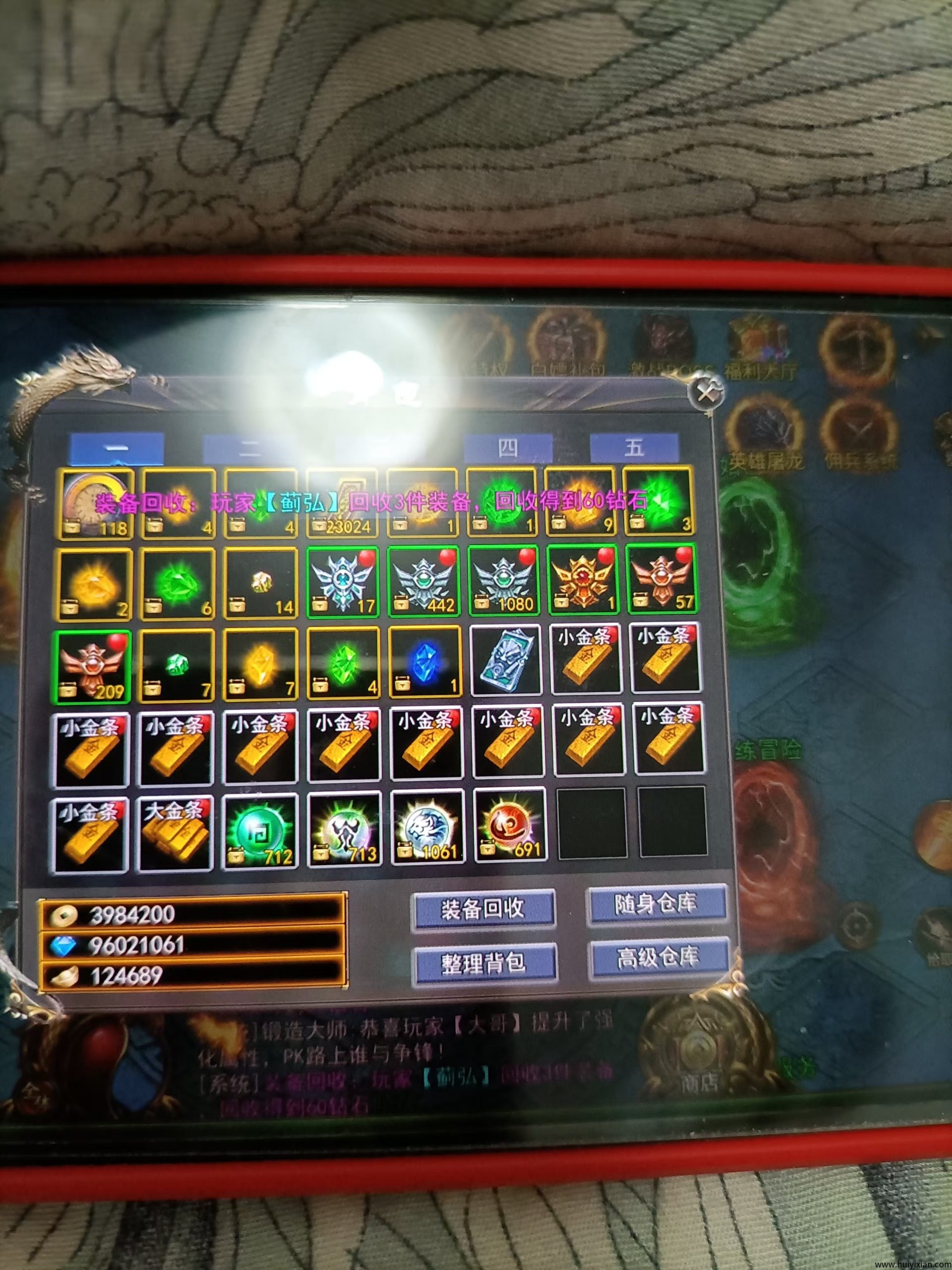Select the white tiger orb with 1061
Screen dimensions: 952x1270
pos(427,828)
